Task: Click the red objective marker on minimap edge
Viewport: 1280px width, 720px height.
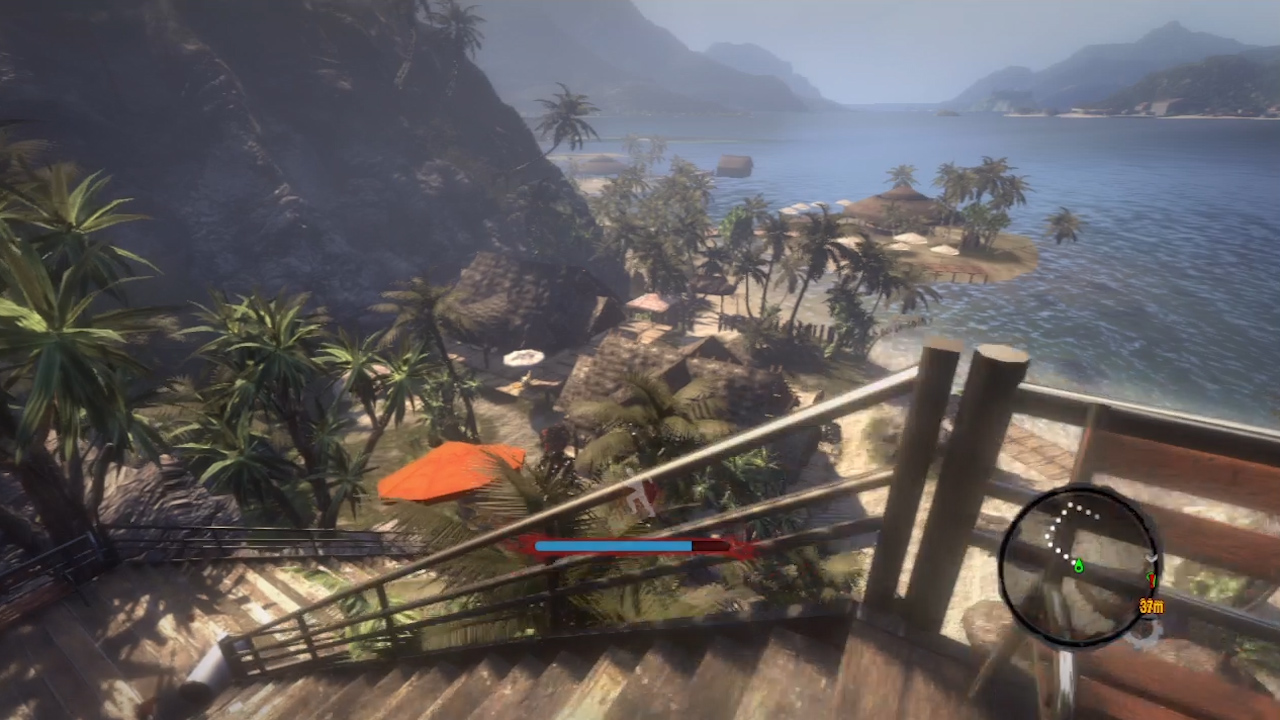Action: click(x=1151, y=579)
